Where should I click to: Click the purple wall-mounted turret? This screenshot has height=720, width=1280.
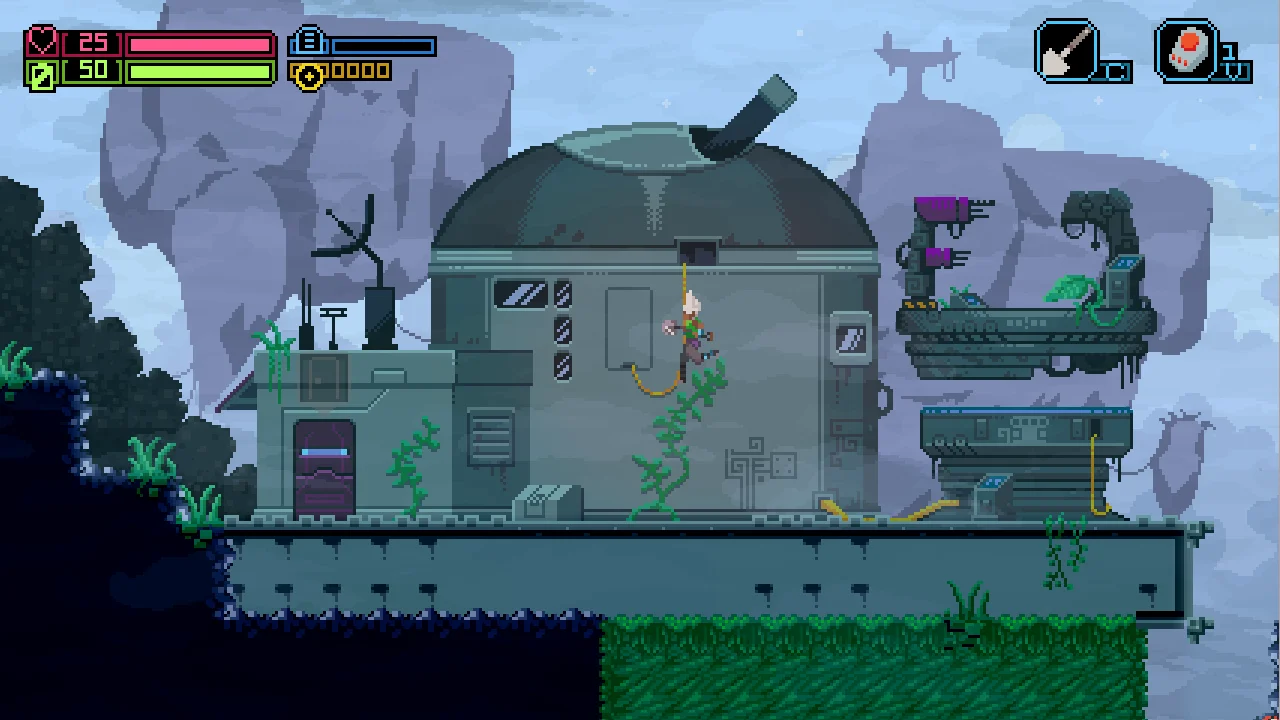click(x=945, y=207)
